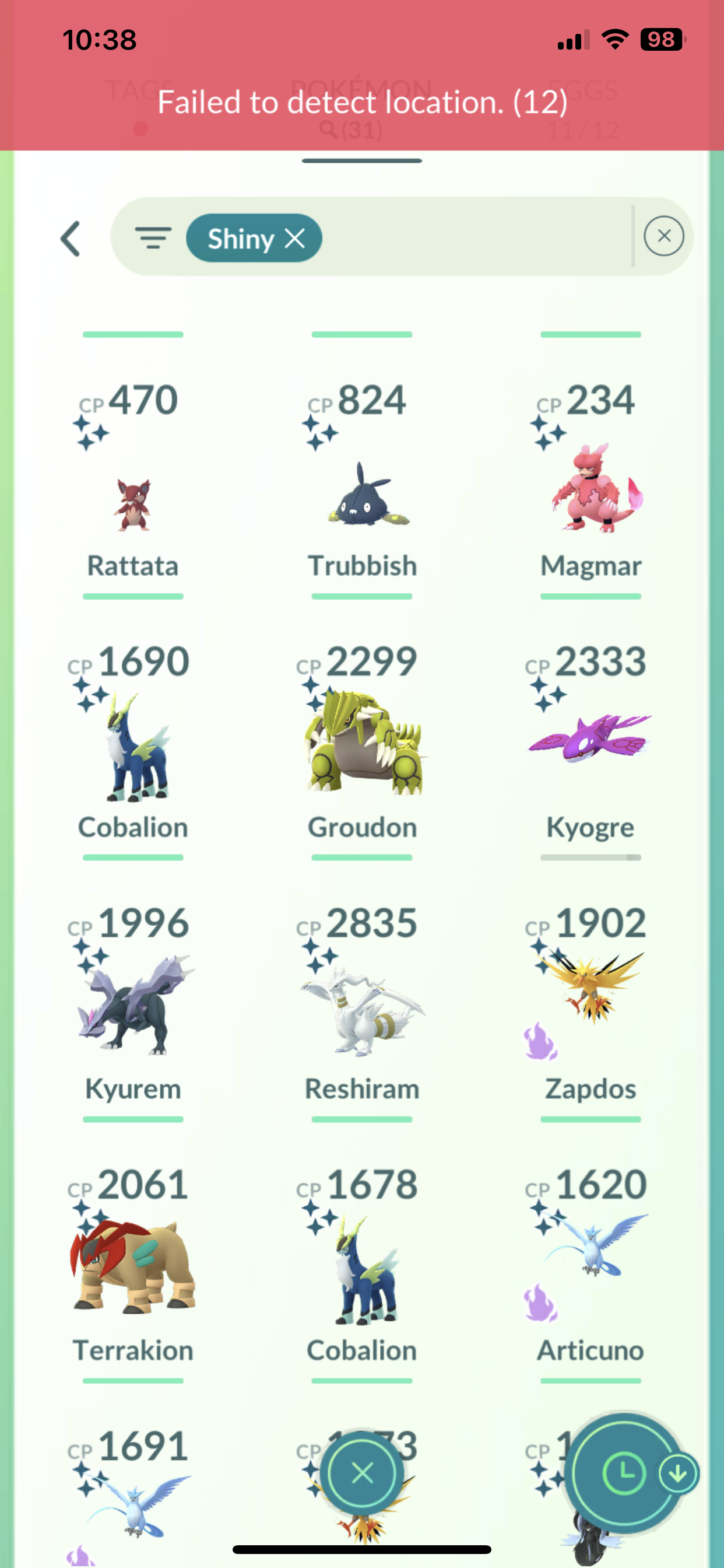Open the clock sort order button
This screenshot has width=724, height=1568.
point(623,1473)
